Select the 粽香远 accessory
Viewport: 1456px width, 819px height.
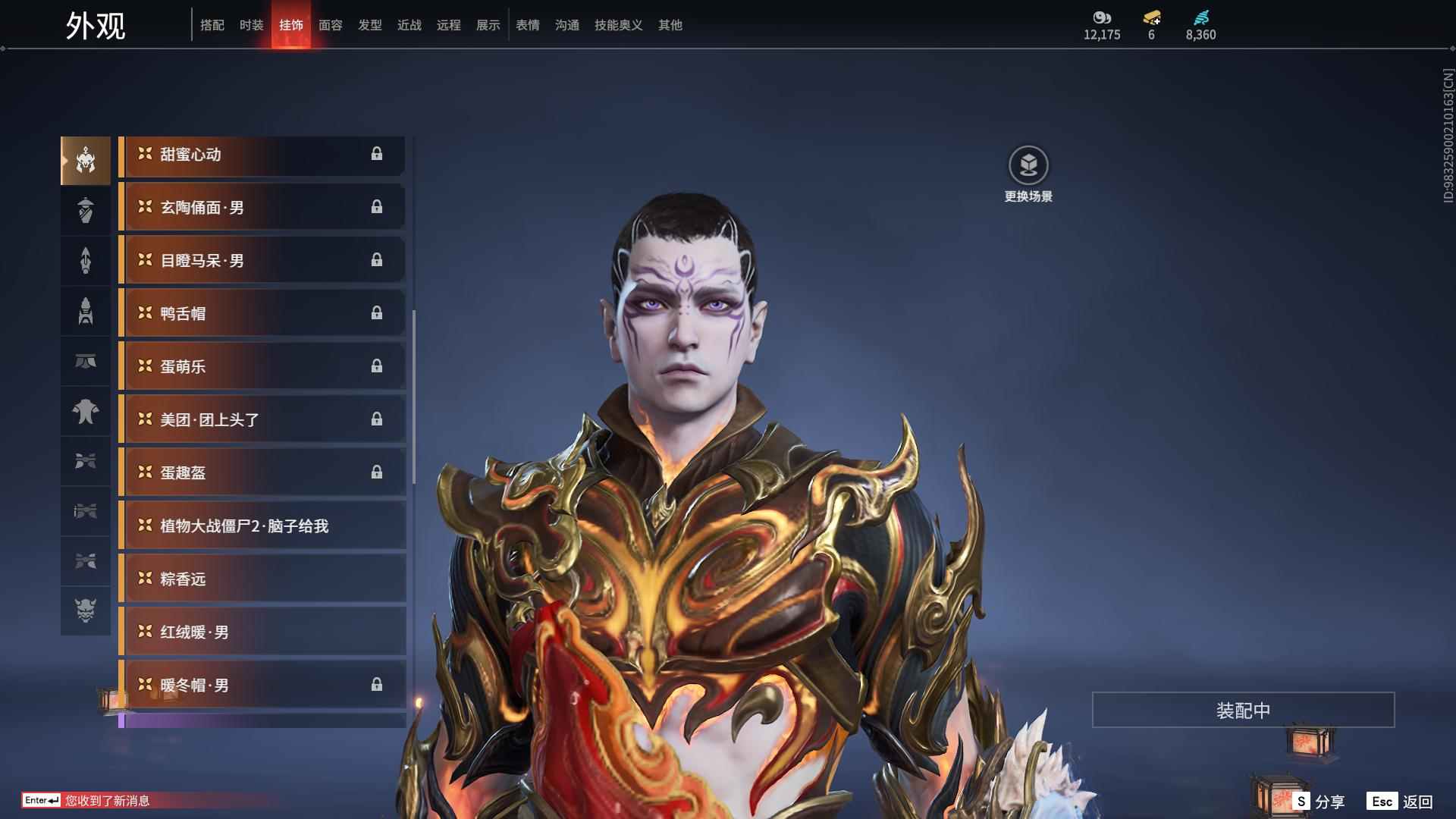point(262,579)
